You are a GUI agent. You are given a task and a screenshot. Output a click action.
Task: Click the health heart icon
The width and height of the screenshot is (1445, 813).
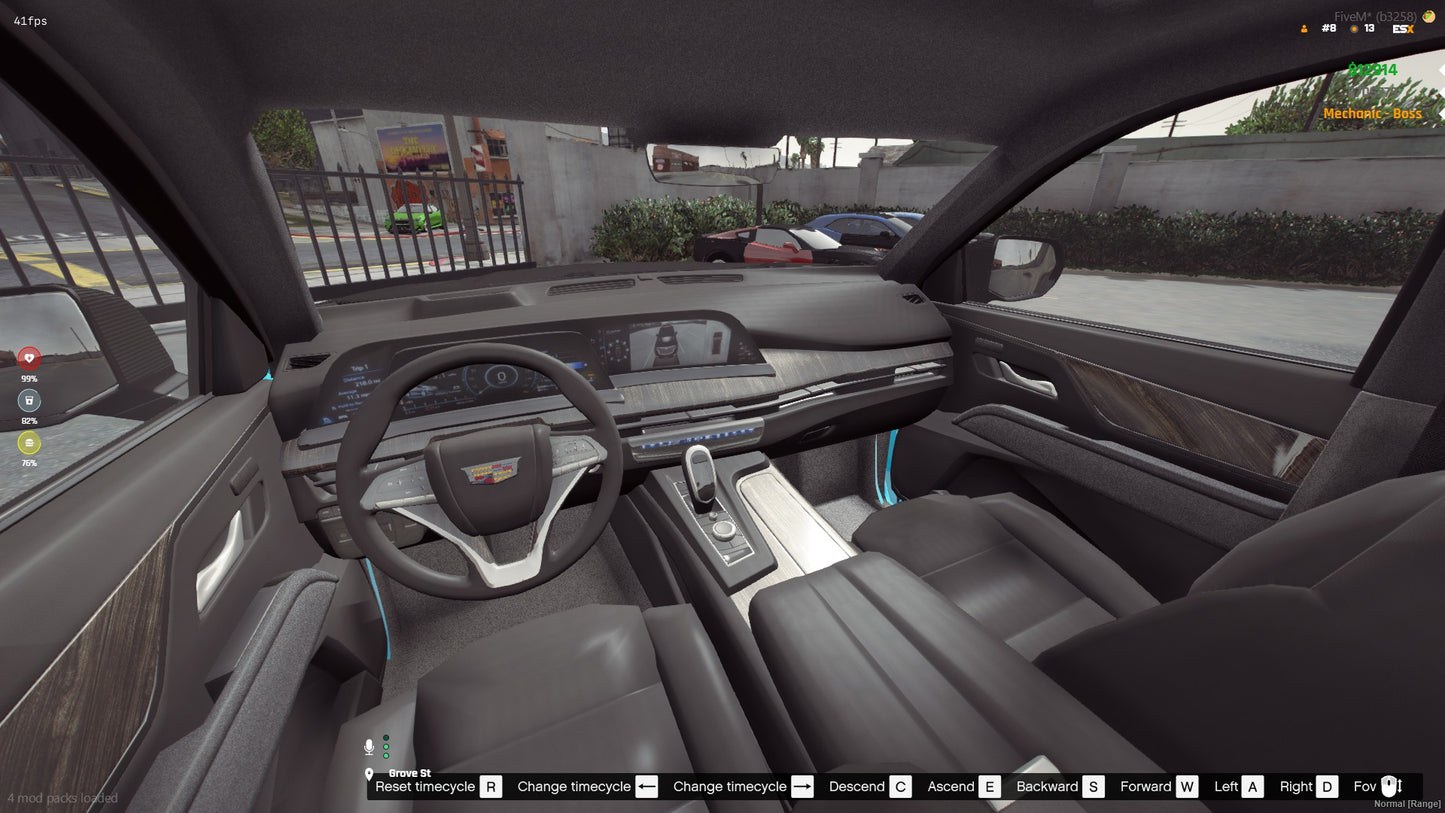(27, 356)
